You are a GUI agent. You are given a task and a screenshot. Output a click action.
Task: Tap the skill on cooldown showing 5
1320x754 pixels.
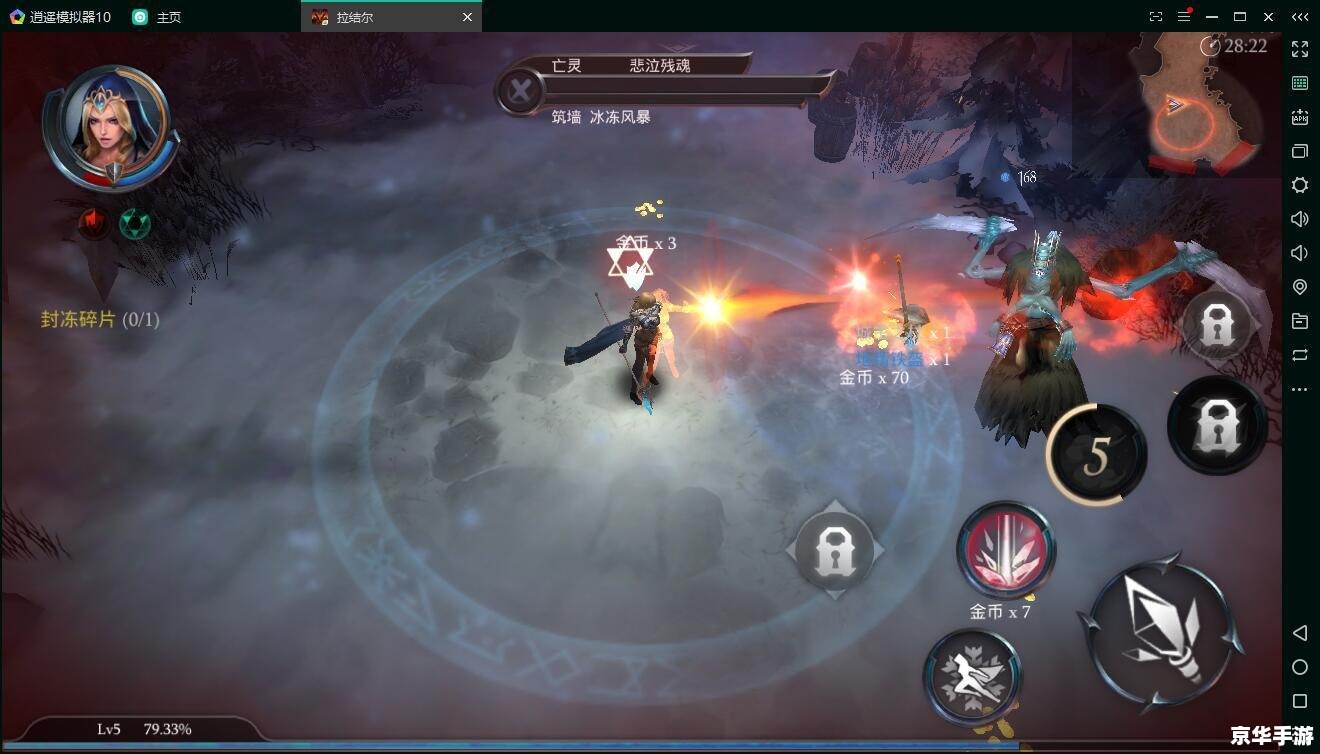(x=1096, y=456)
